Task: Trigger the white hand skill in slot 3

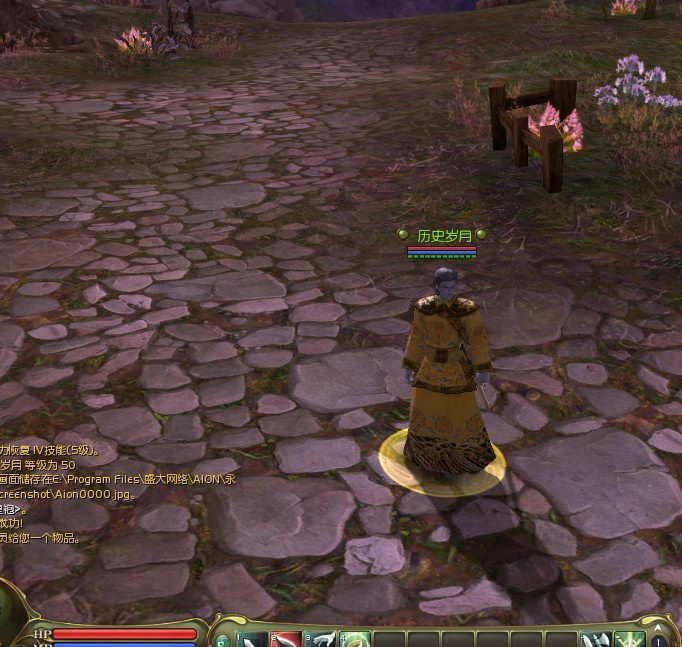Action: [x=322, y=640]
